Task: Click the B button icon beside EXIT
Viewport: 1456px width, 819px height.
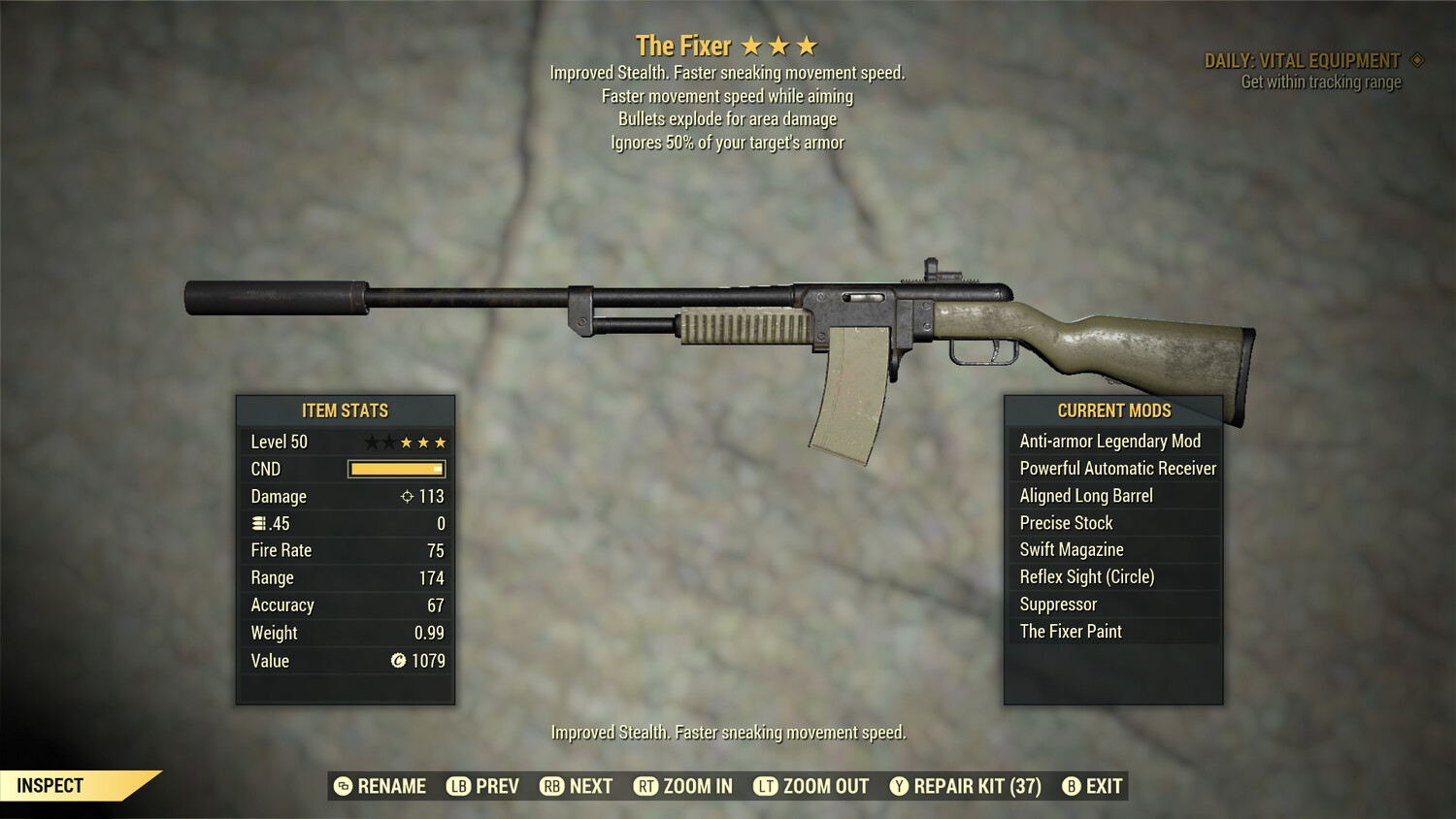Action: [1072, 786]
